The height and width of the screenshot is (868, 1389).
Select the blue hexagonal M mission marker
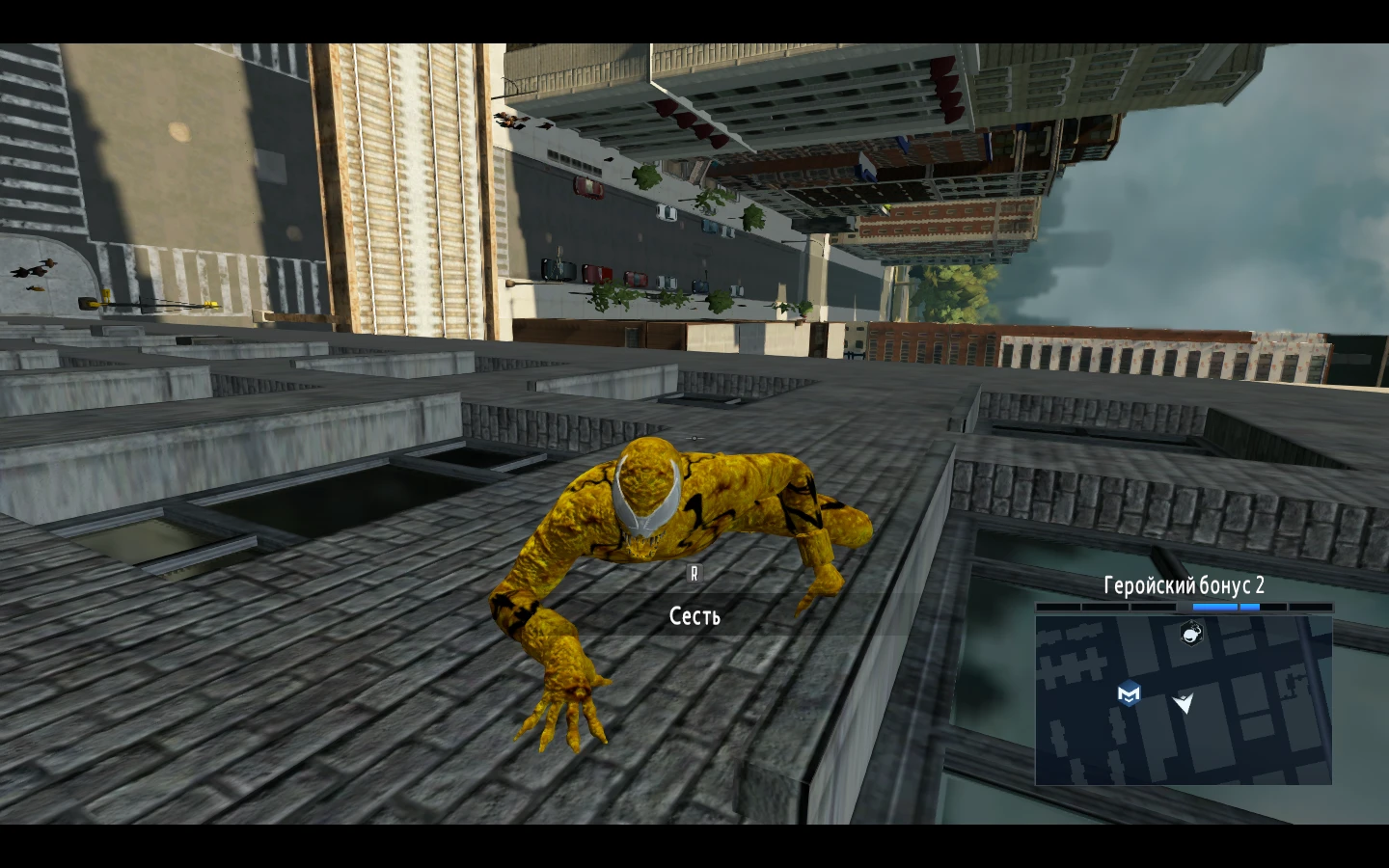pyautogui.click(x=1128, y=693)
